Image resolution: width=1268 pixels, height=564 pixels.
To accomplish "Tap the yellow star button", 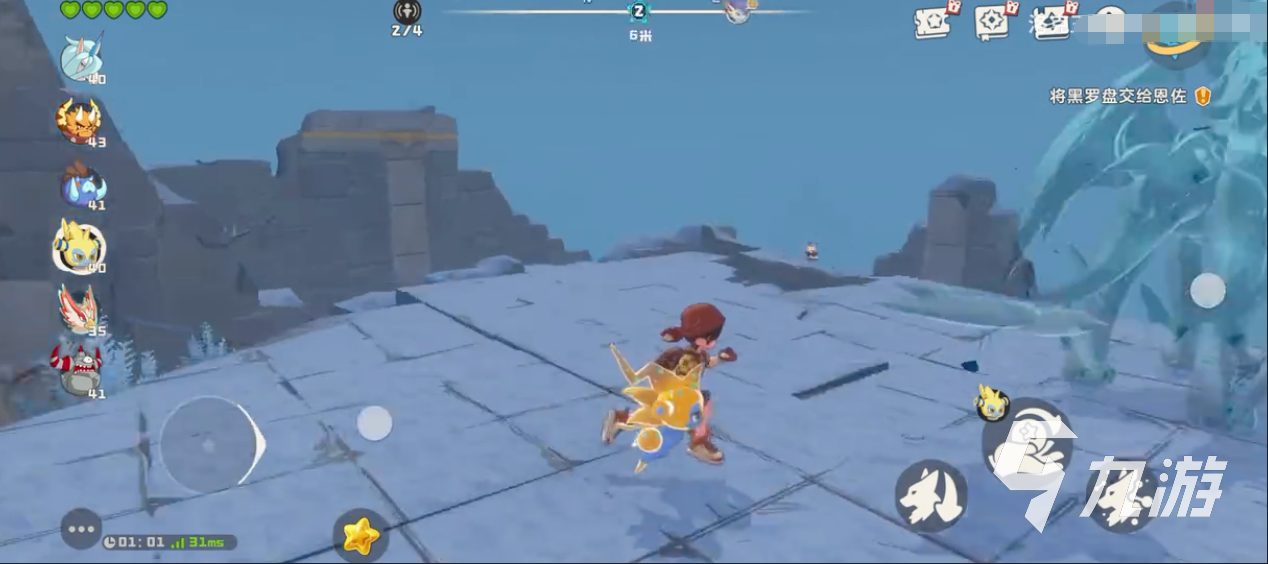I will (360, 537).
